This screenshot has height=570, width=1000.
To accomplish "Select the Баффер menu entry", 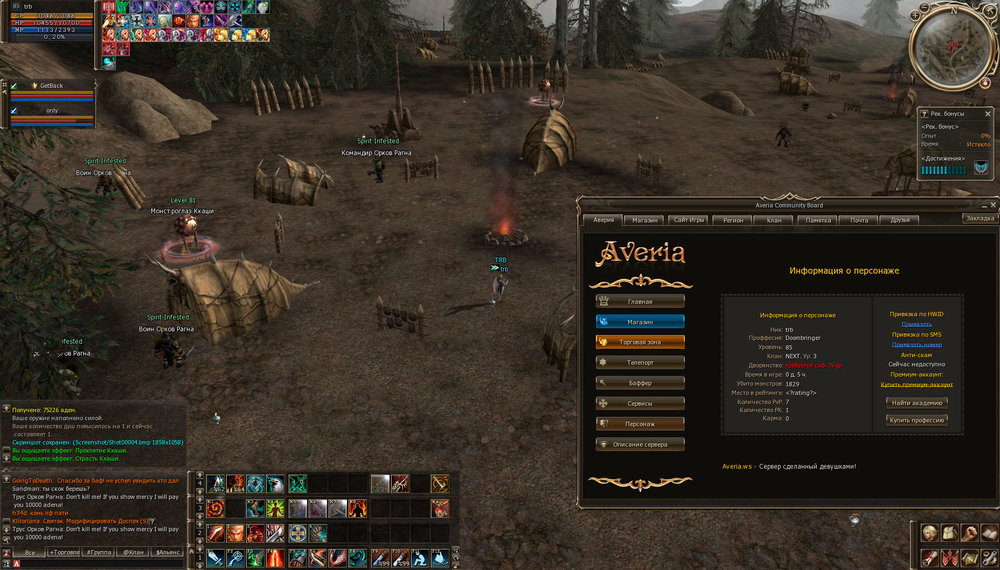I will pyautogui.click(x=641, y=382).
